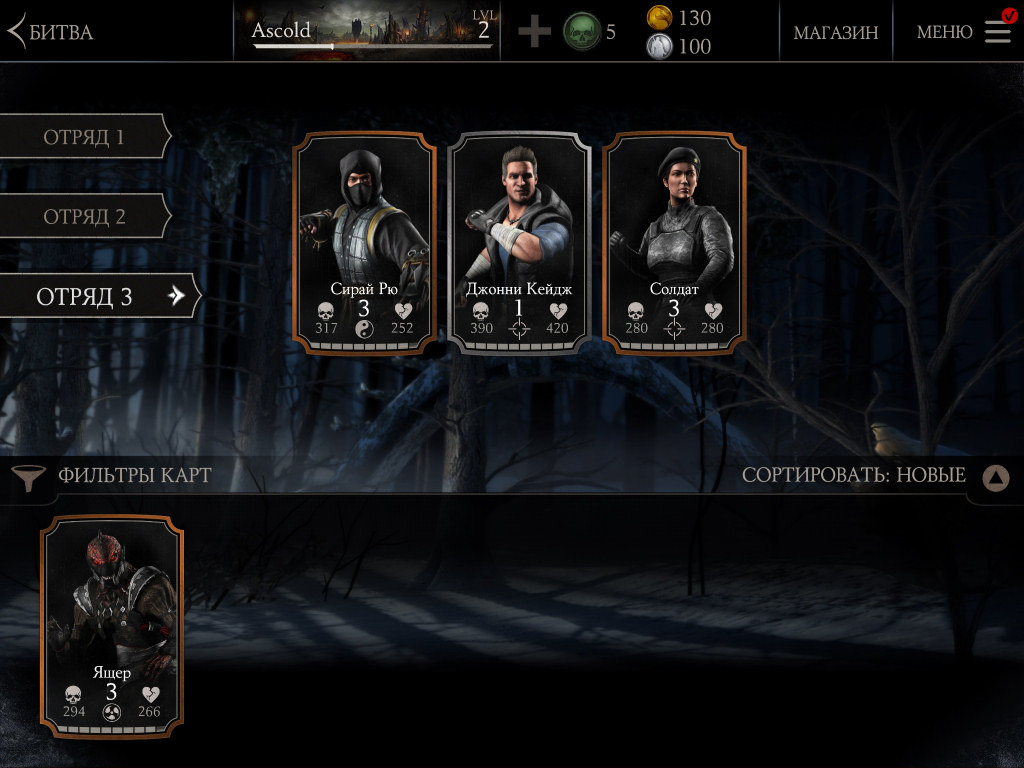Switch to ОТРЯД 1 team tab

pyautogui.click(x=84, y=137)
